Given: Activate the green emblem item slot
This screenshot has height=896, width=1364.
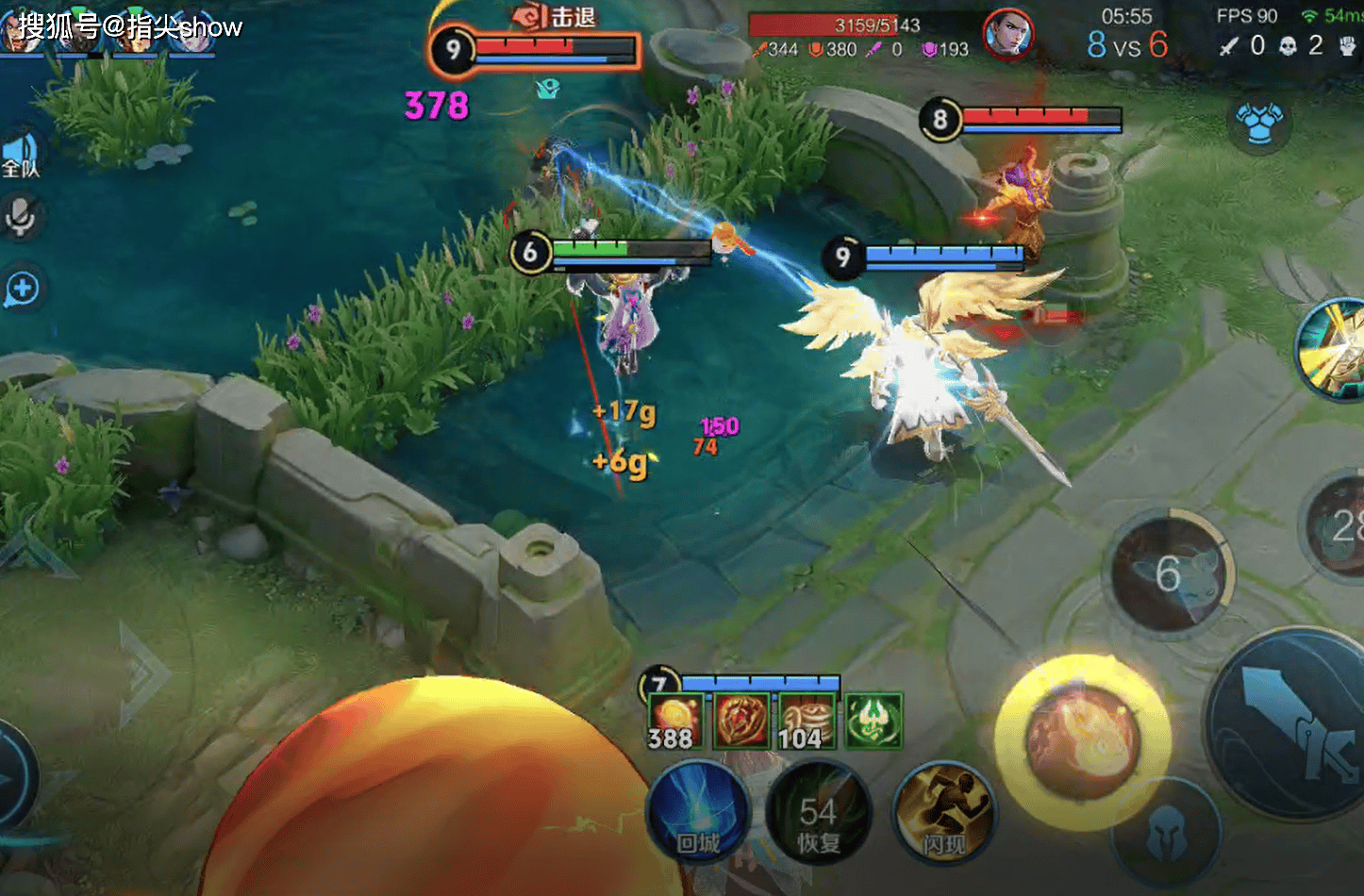Looking at the screenshot, I should coord(873,722).
